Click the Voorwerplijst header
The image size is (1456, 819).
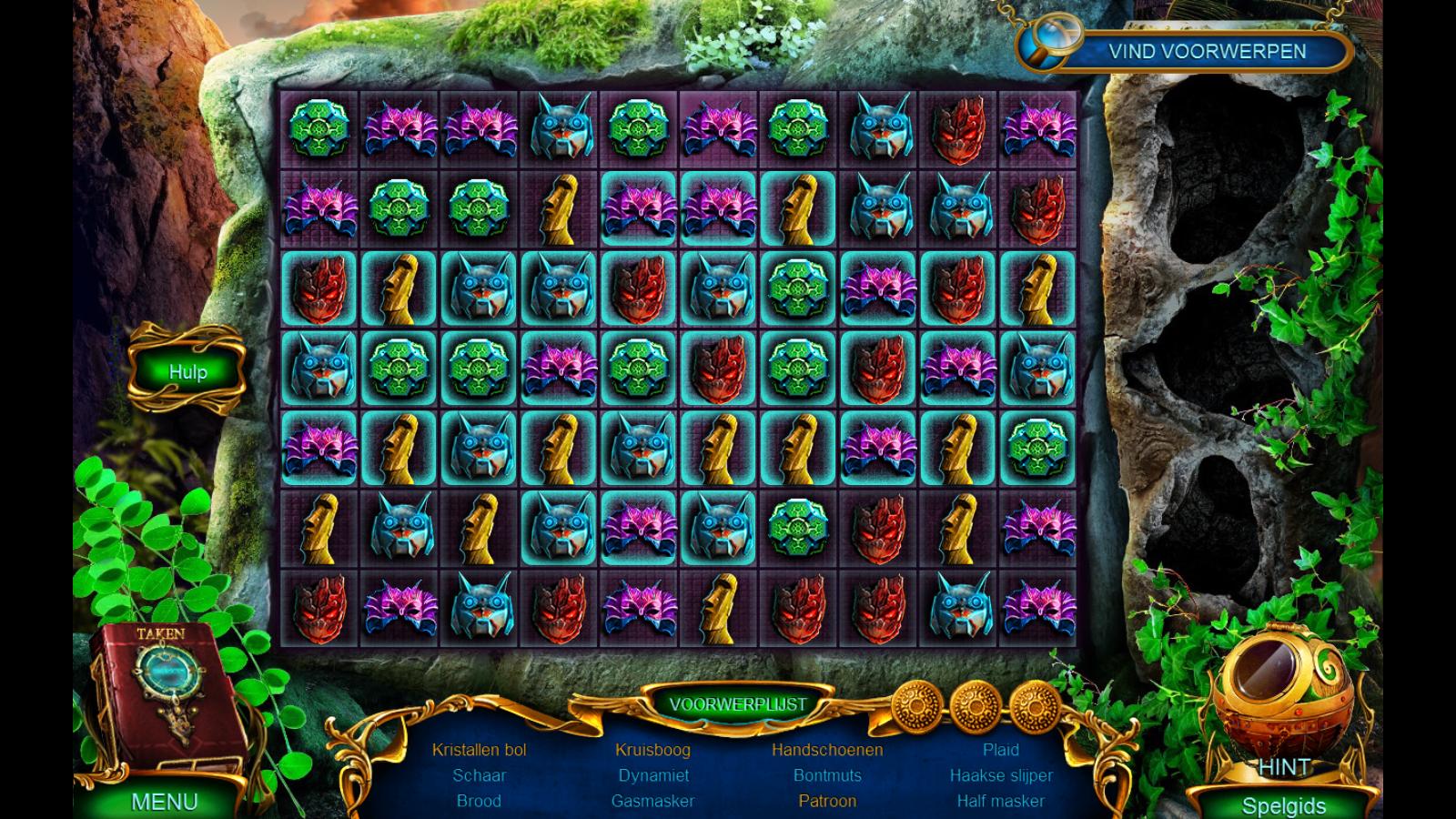(737, 704)
